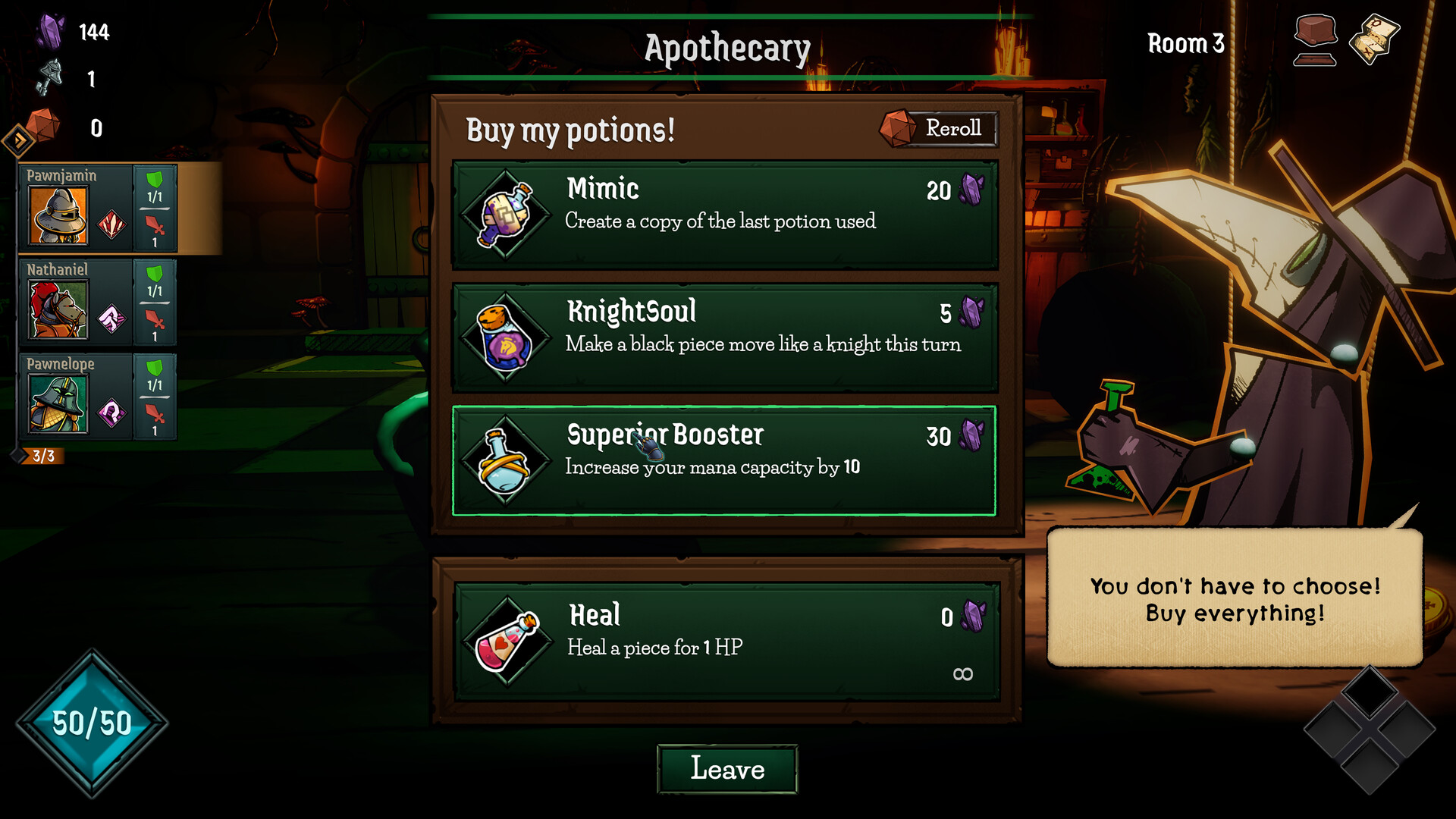1456x819 pixels.
Task: Collapse the party panel arrow
Action: 18,140
